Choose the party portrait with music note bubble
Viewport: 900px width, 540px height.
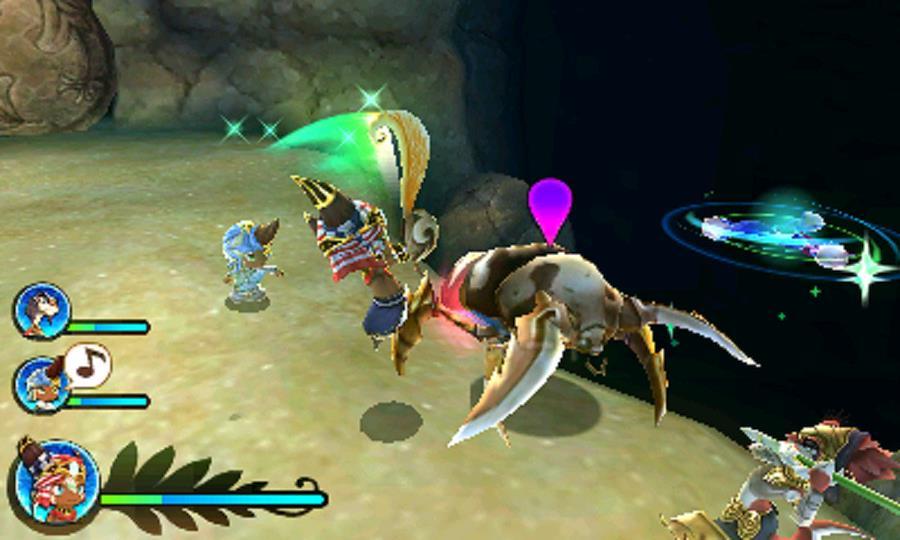click(x=42, y=385)
